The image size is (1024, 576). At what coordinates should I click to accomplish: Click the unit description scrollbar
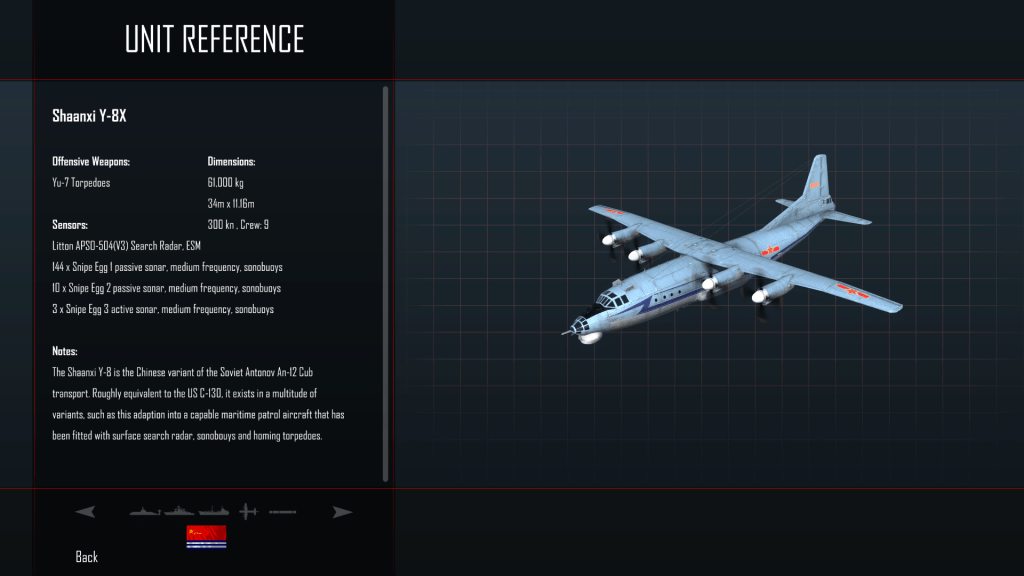click(x=386, y=283)
